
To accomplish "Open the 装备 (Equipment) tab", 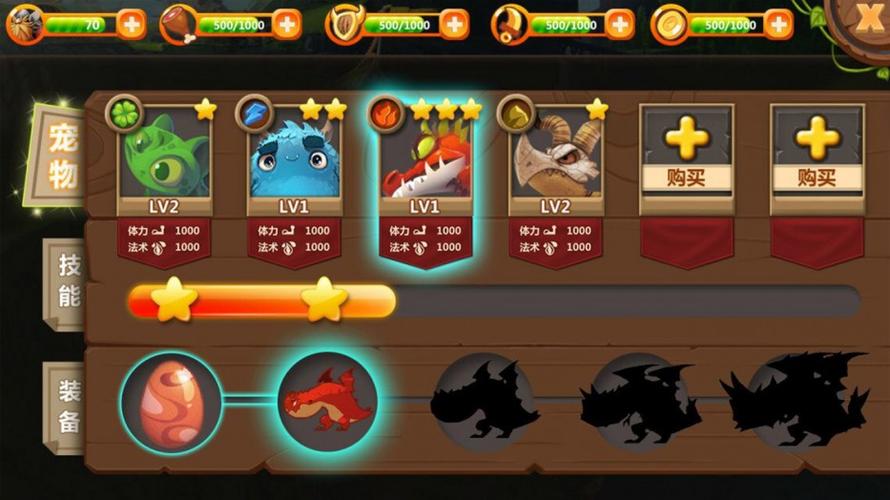I will [66, 405].
